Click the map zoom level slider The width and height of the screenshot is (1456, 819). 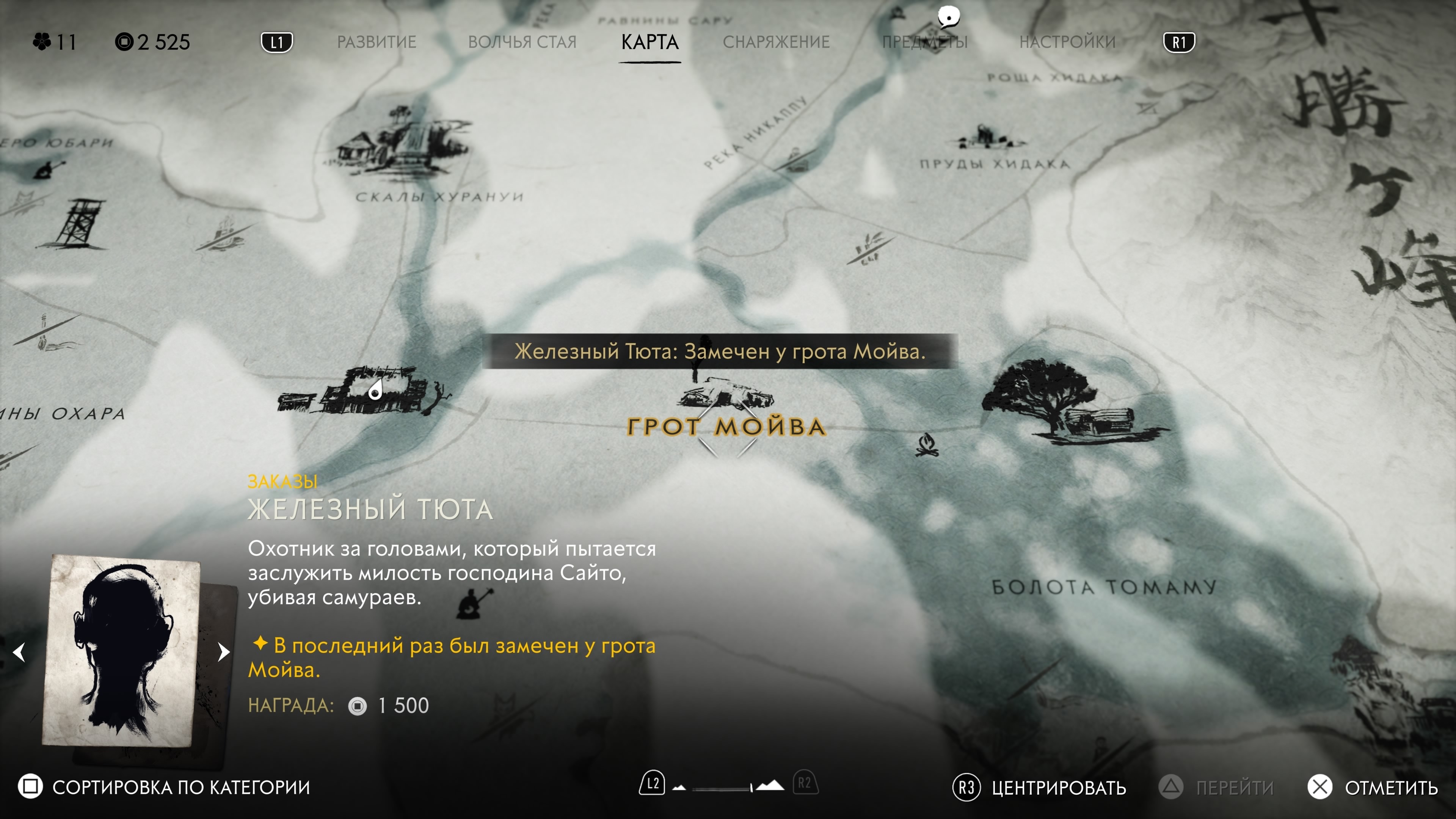tap(728, 787)
